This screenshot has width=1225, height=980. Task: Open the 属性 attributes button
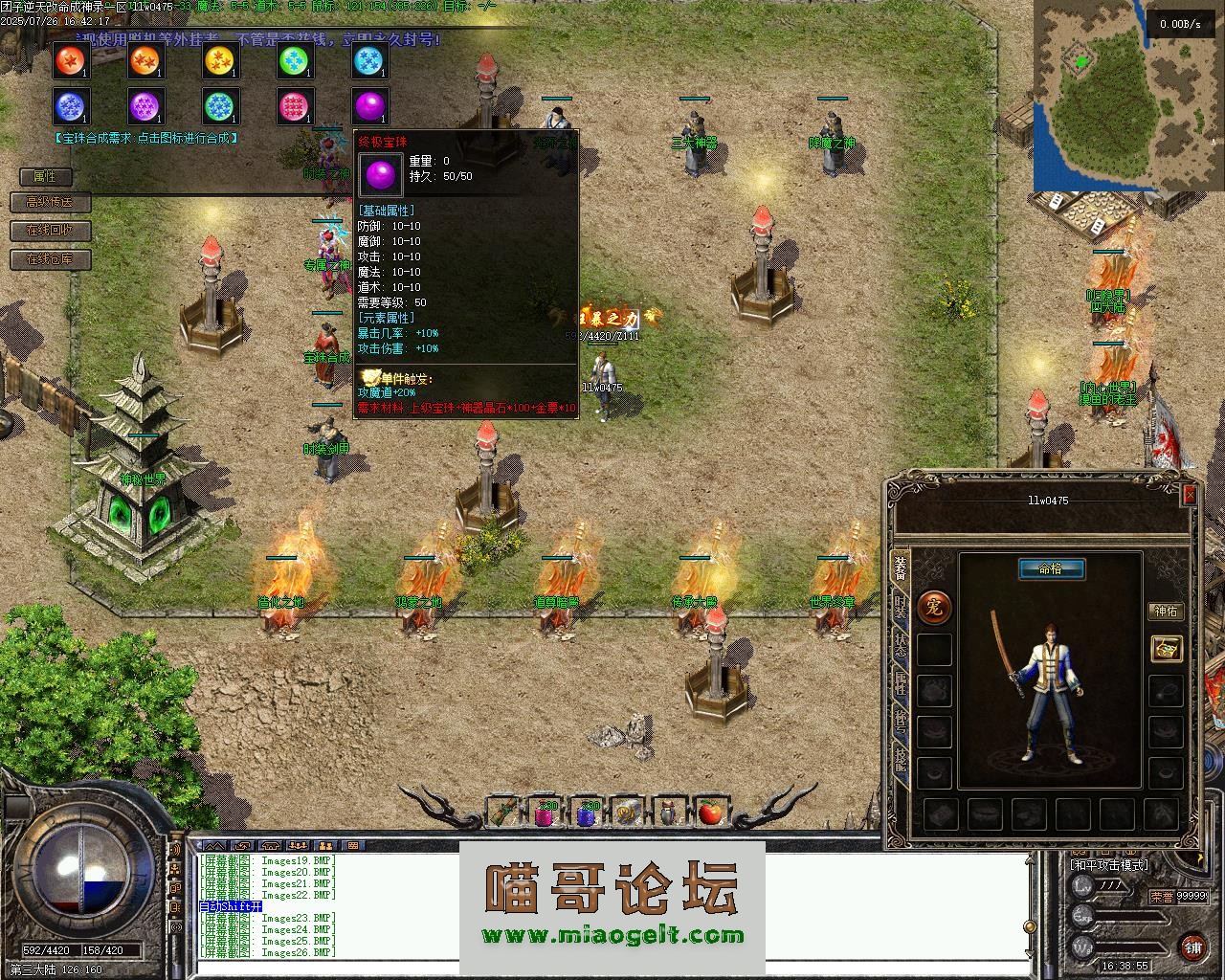pos(45,176)
